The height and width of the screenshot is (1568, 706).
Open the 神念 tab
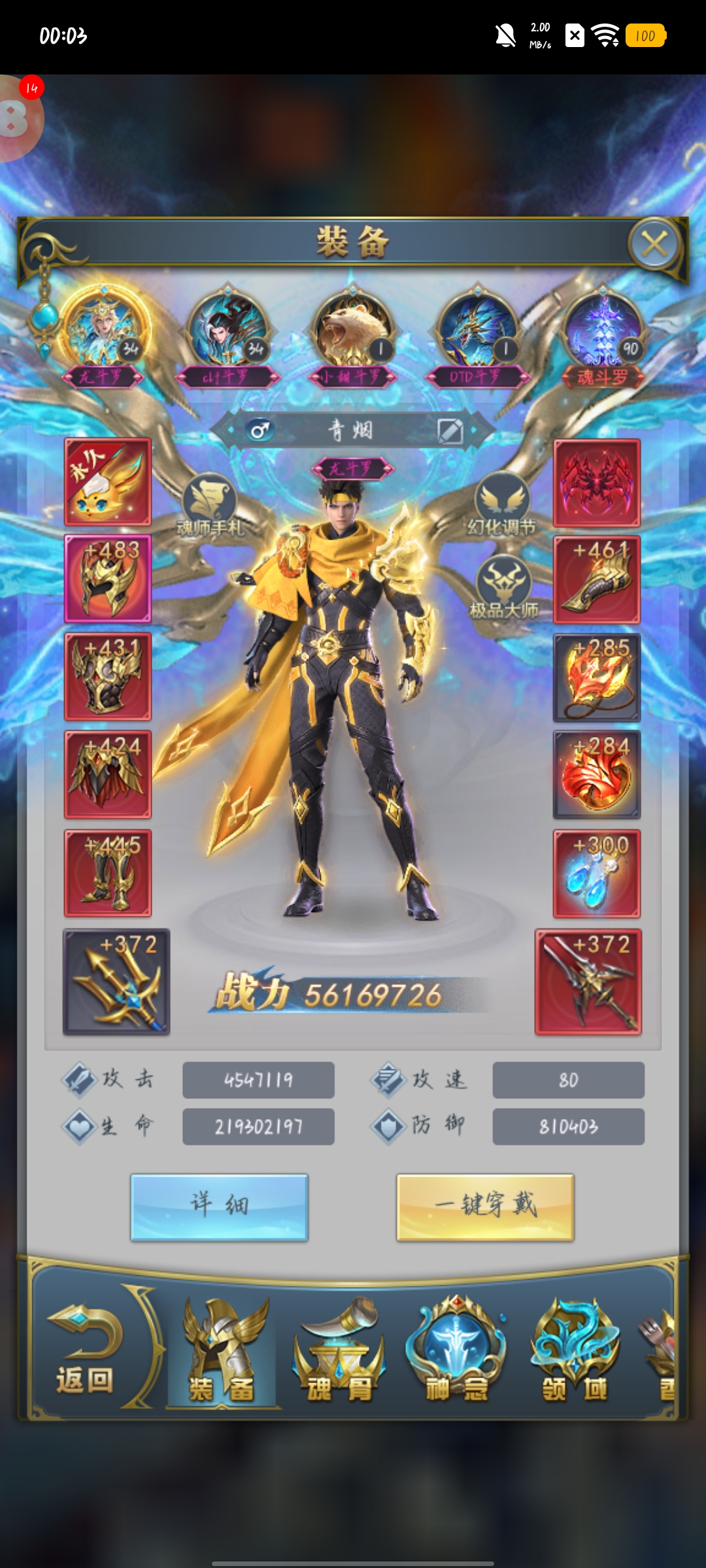pyautogui.click(x=456, y=1352)
